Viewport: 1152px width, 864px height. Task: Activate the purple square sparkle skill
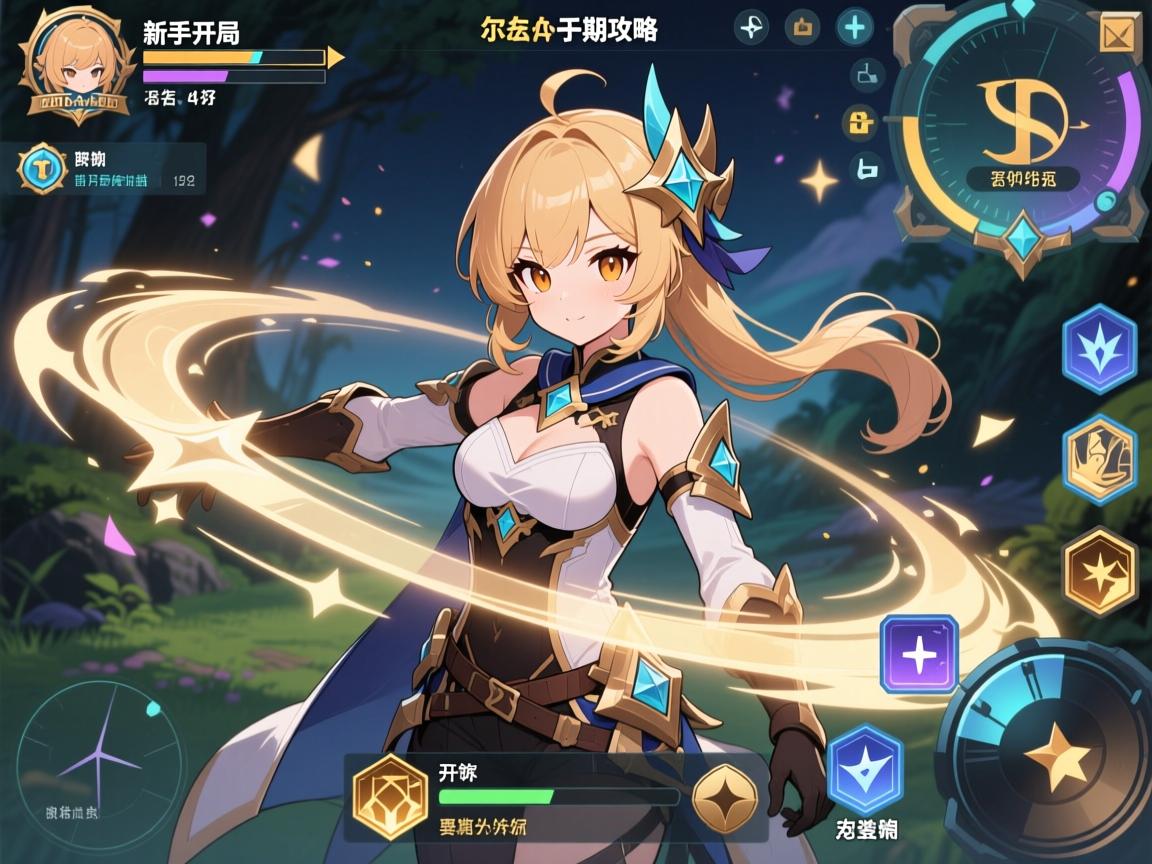(x=919, y=654)
